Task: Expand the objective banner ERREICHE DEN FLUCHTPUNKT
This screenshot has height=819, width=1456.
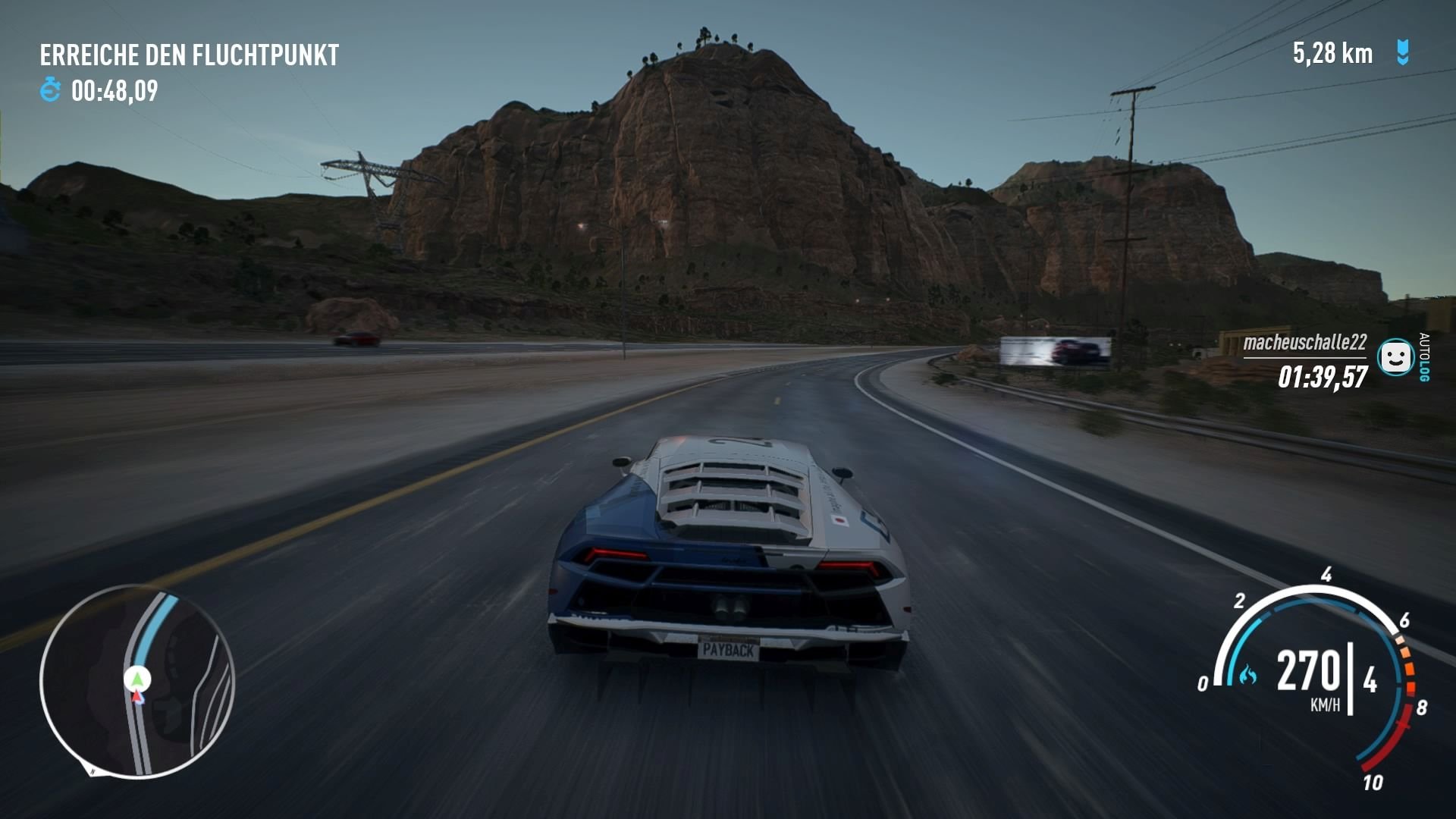Action: [x=190, y=54]
